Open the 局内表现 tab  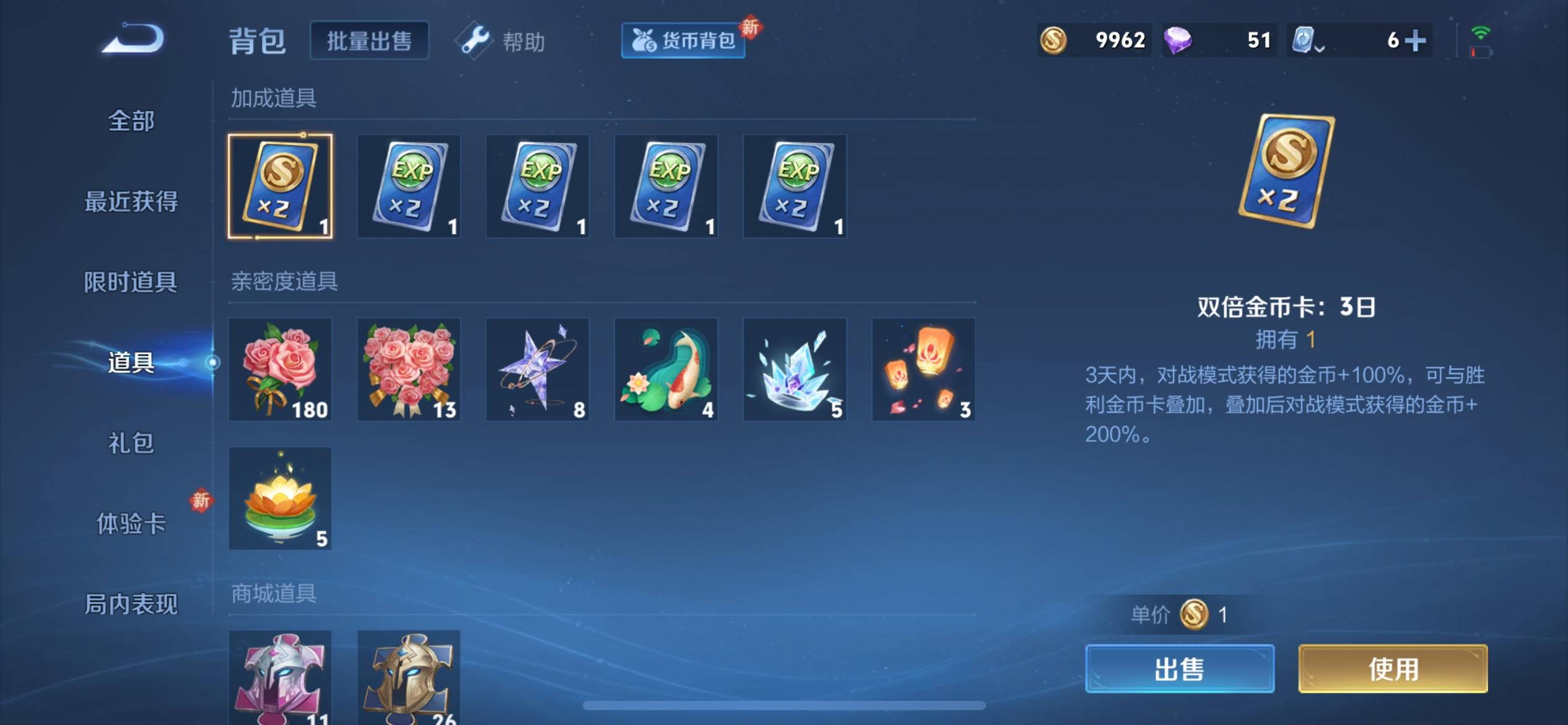[x=131, y=604]
